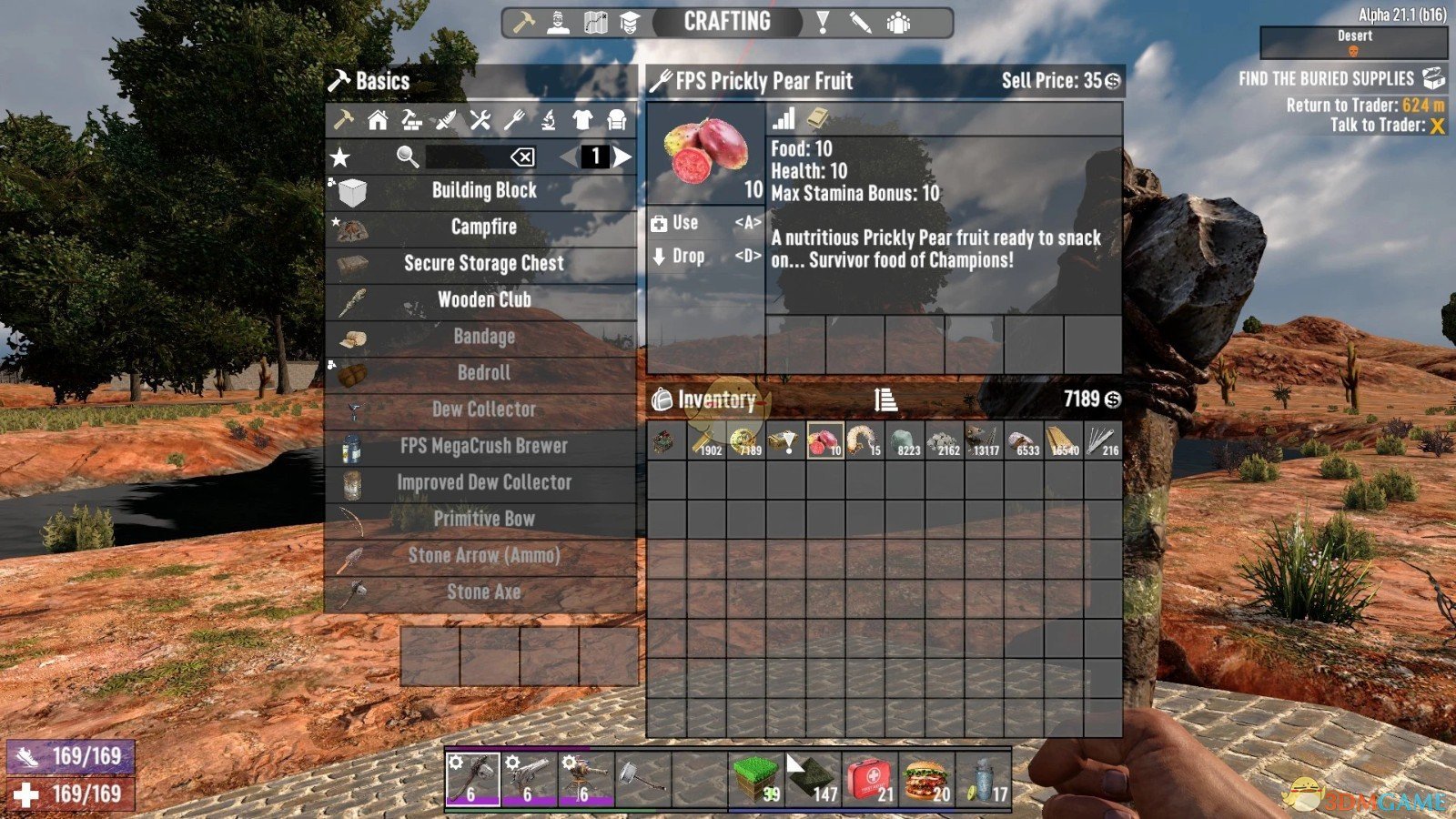Open the map icon in the top bar
The width and height of the screenshot is (1456, 819).
(x=595, y=23)
